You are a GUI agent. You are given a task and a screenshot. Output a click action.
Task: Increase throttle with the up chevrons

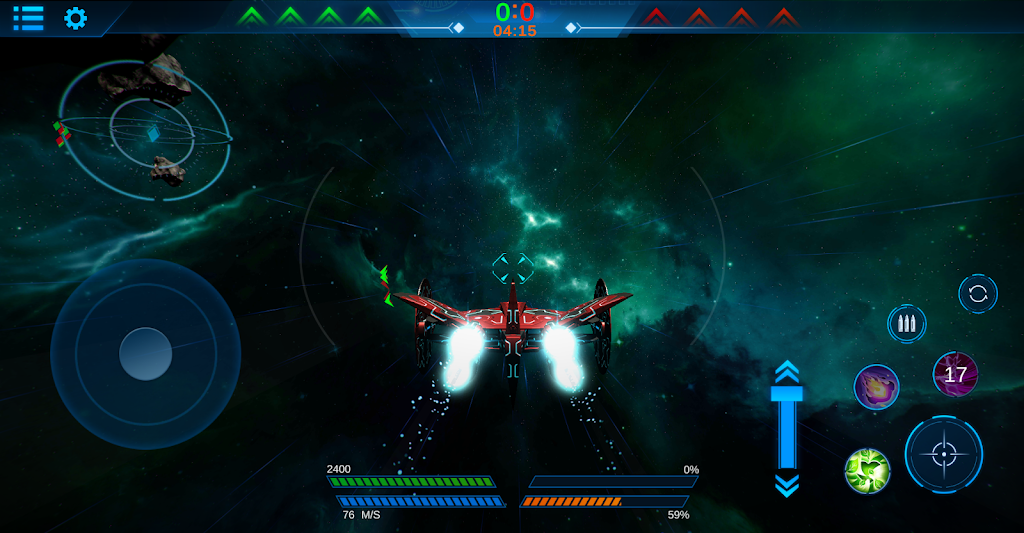787,372
